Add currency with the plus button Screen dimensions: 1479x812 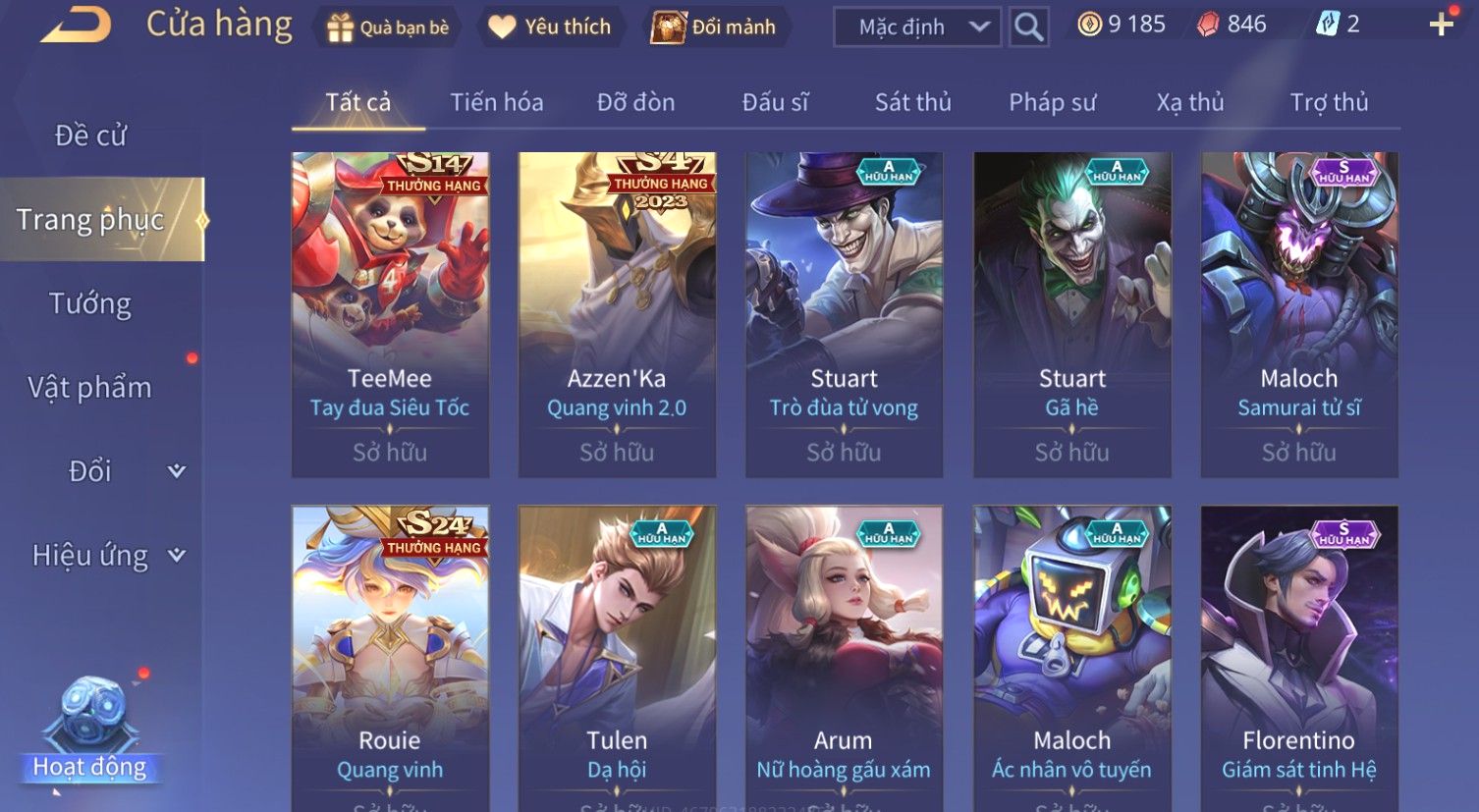click(x=1441, y=25)
